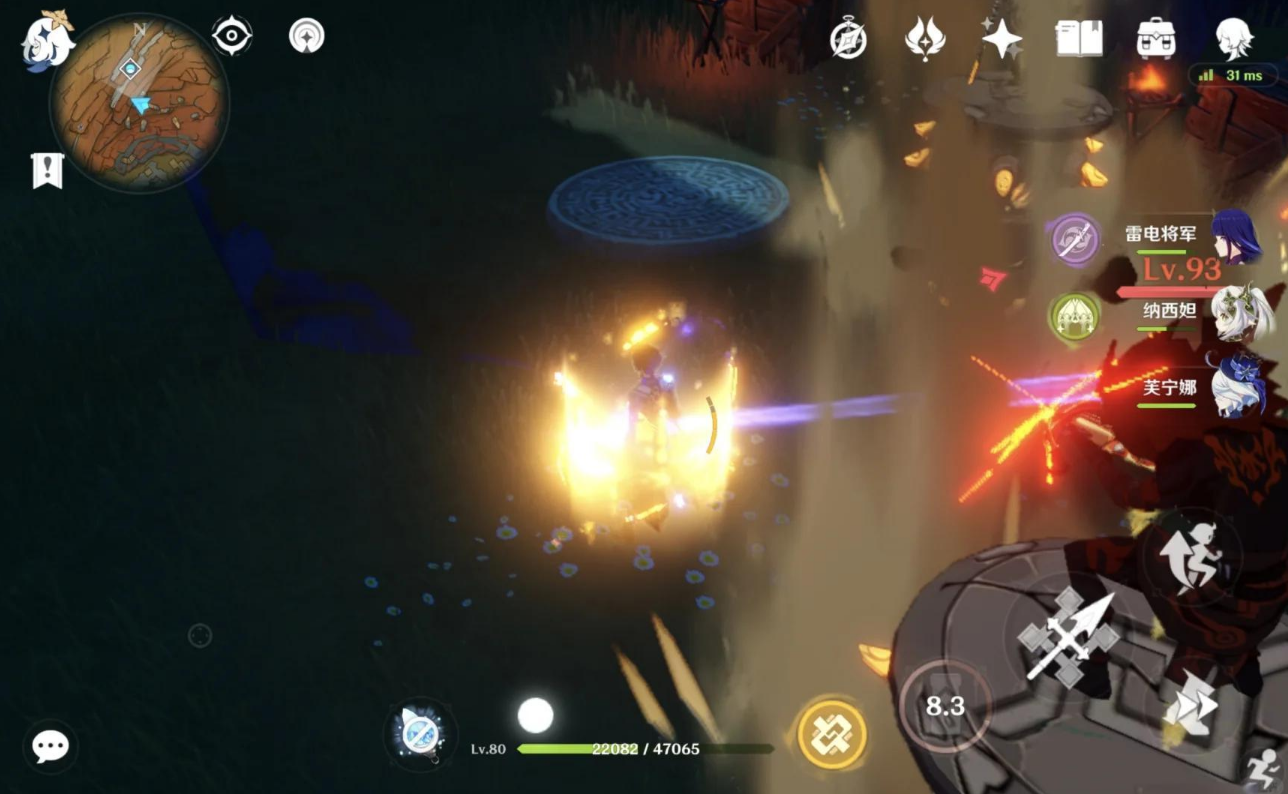Viewport: 1288px width, 794px height.
Task: Open the circular minimap
Action: click(x=139, y=102)
